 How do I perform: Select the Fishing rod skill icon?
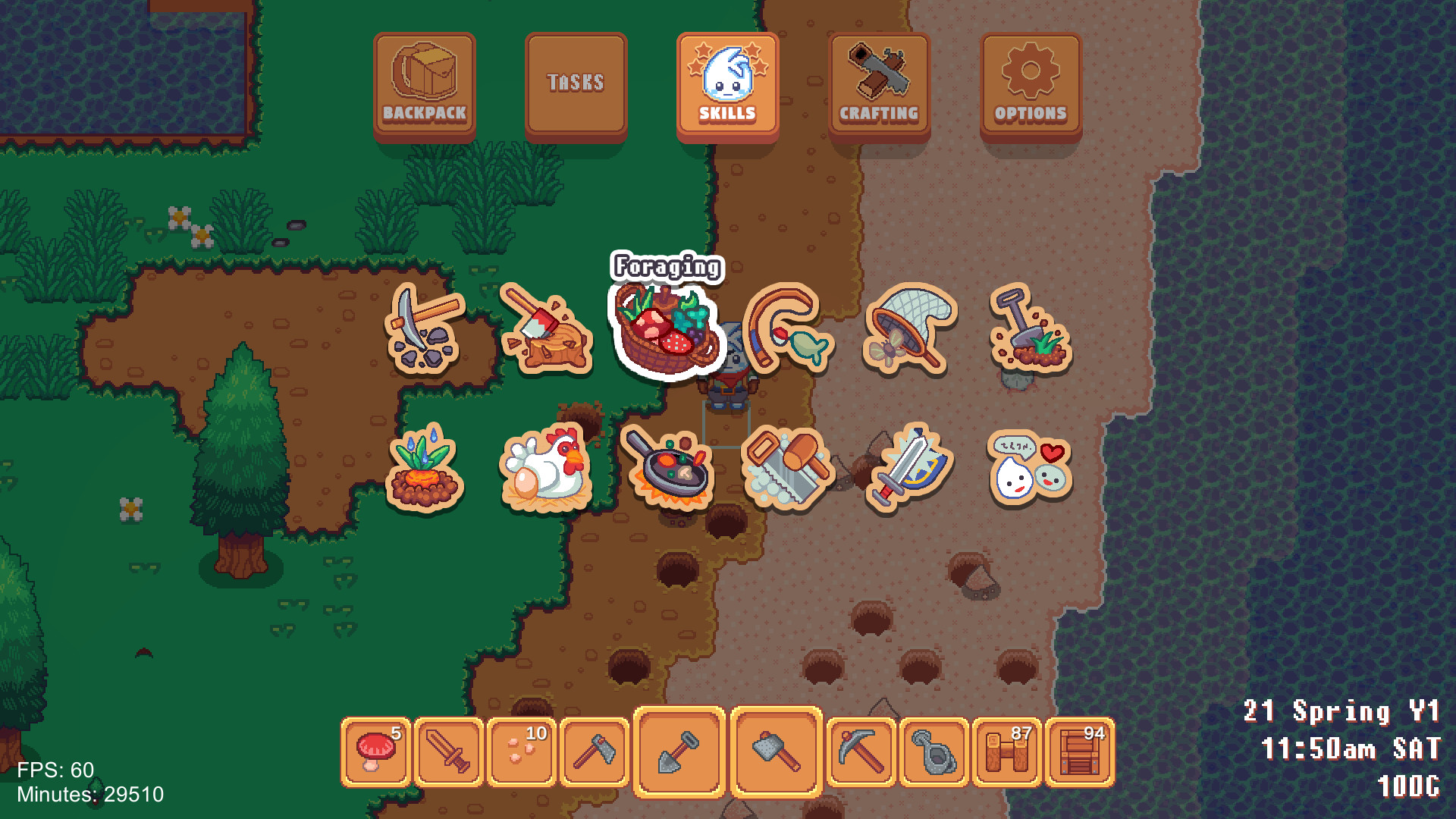pos(789,330)
